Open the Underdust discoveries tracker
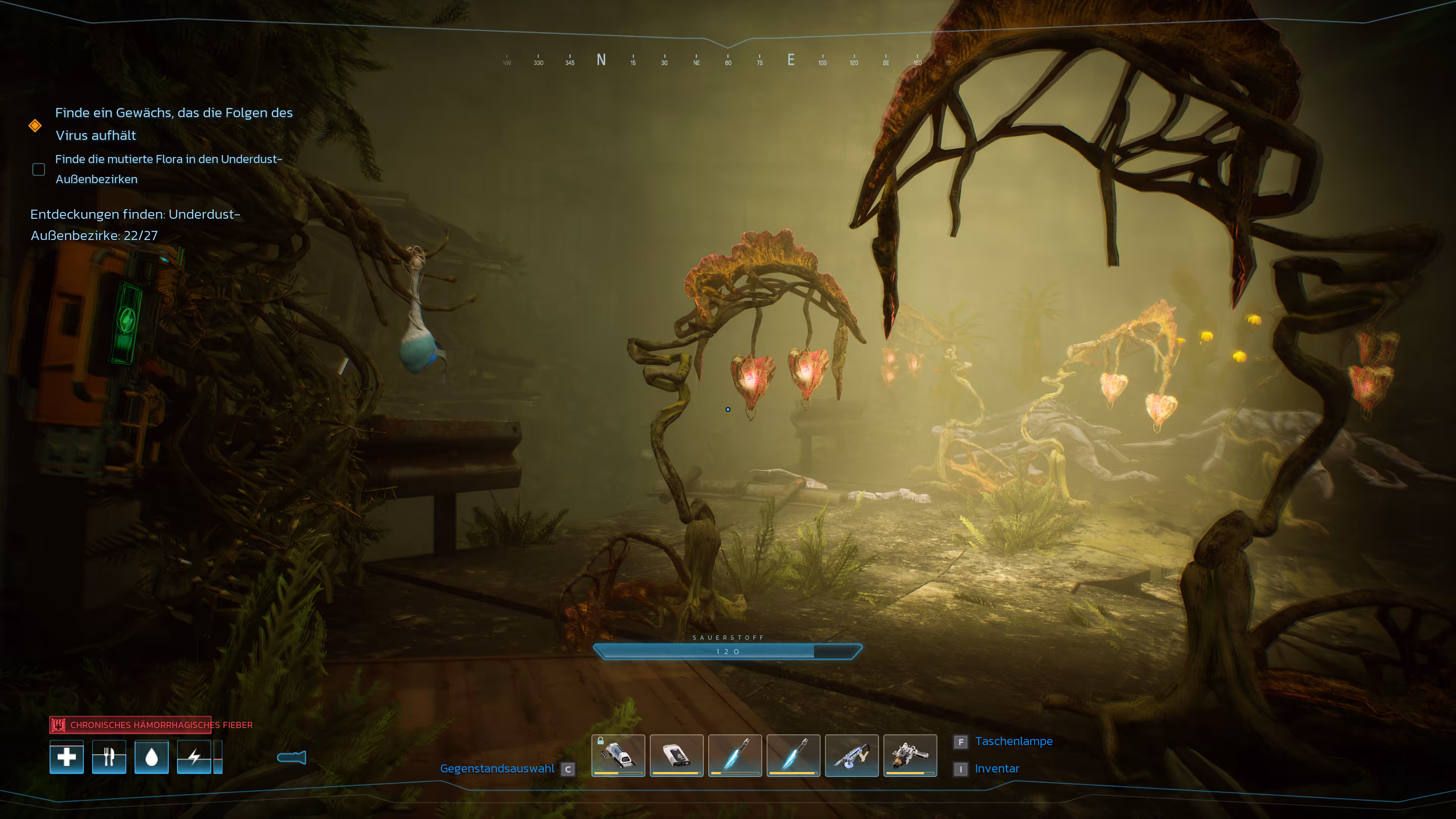 pos(135,224)
